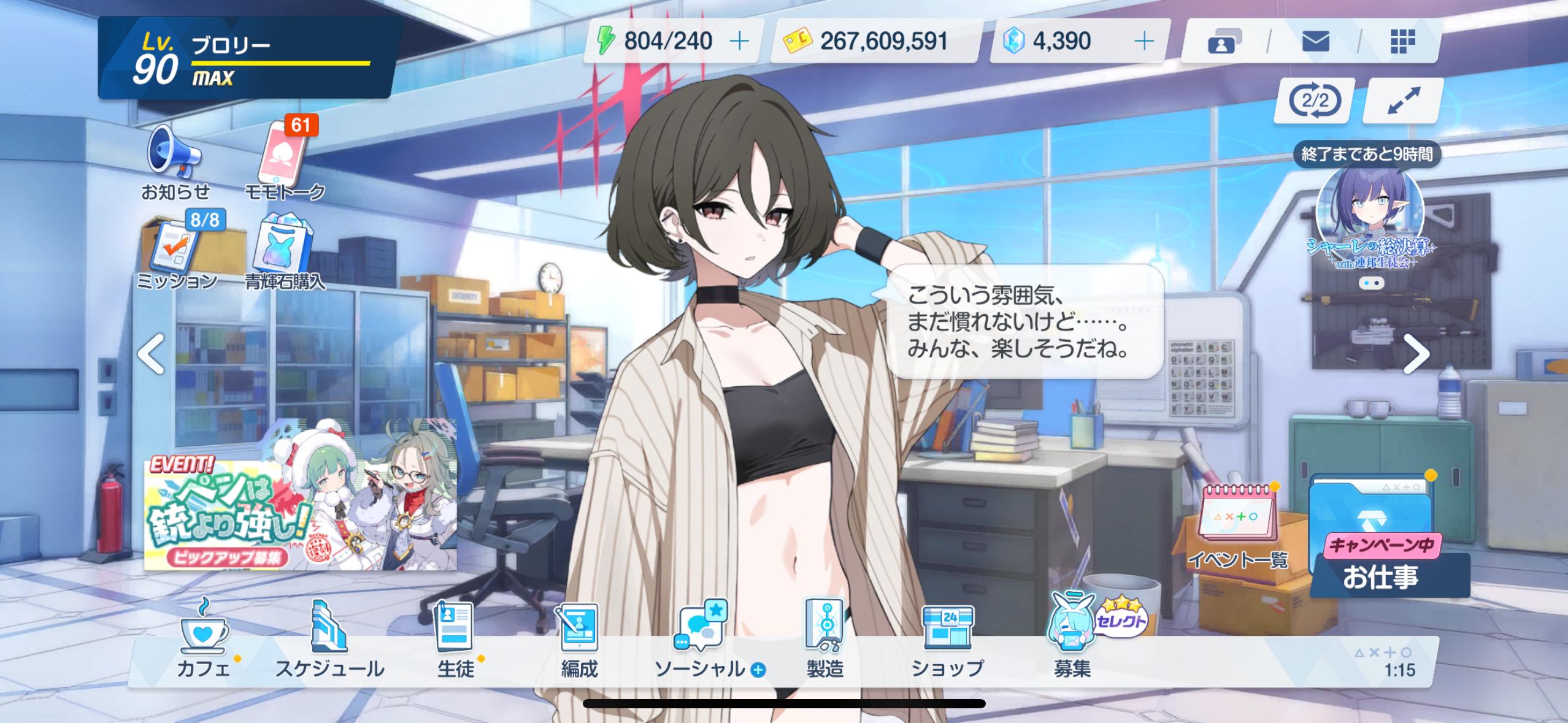The image size is (1568, 723).
Task: Open 青輝石購入 pyroxene purchase
Action: click(284, 252)
